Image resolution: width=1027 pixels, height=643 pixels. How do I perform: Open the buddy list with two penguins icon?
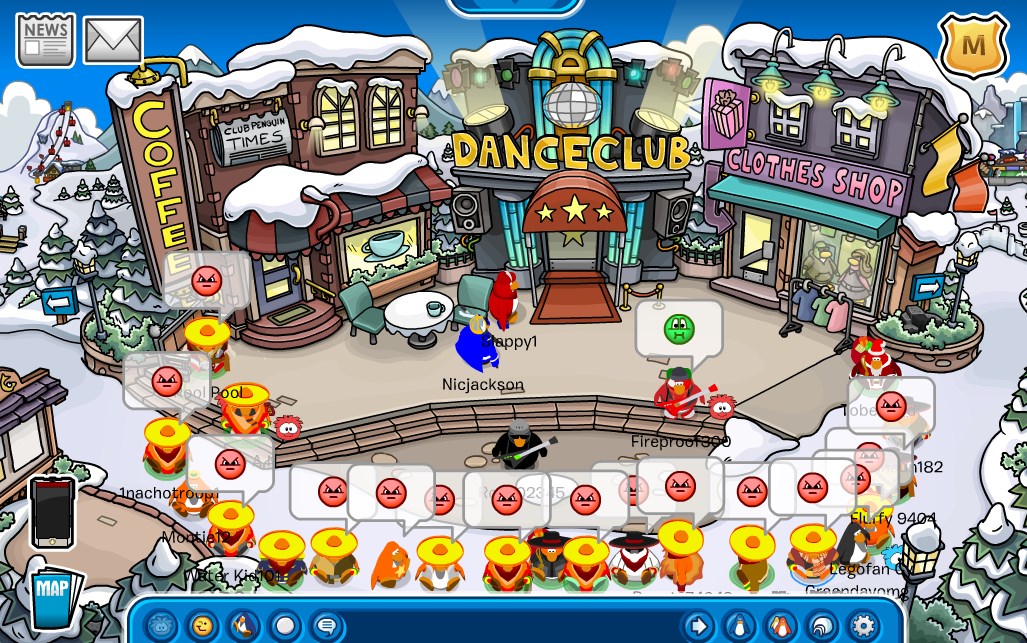coord(779,627)
